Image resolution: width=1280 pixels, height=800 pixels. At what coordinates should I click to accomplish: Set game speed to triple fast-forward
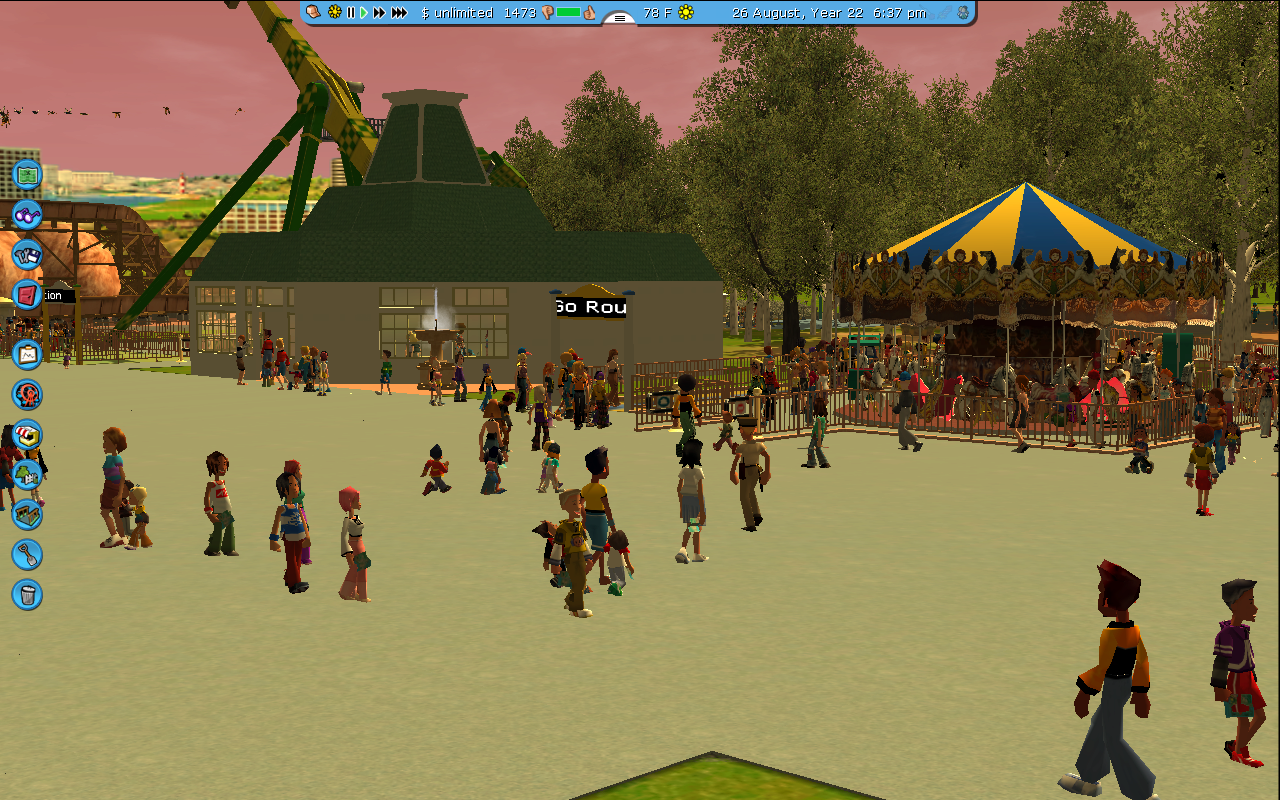(399, 13)
